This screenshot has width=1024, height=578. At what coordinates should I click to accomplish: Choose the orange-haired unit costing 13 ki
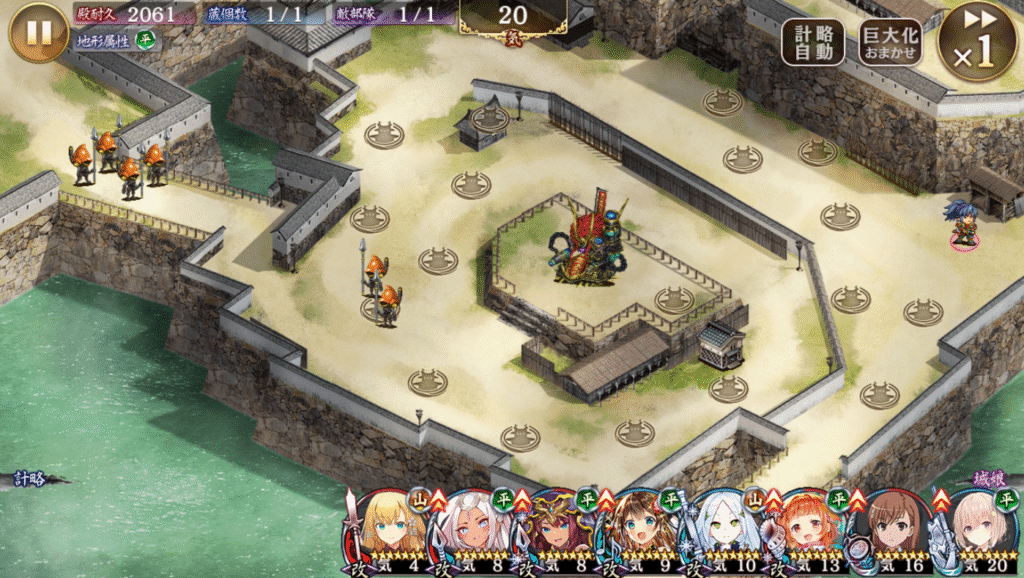[806, 531]
